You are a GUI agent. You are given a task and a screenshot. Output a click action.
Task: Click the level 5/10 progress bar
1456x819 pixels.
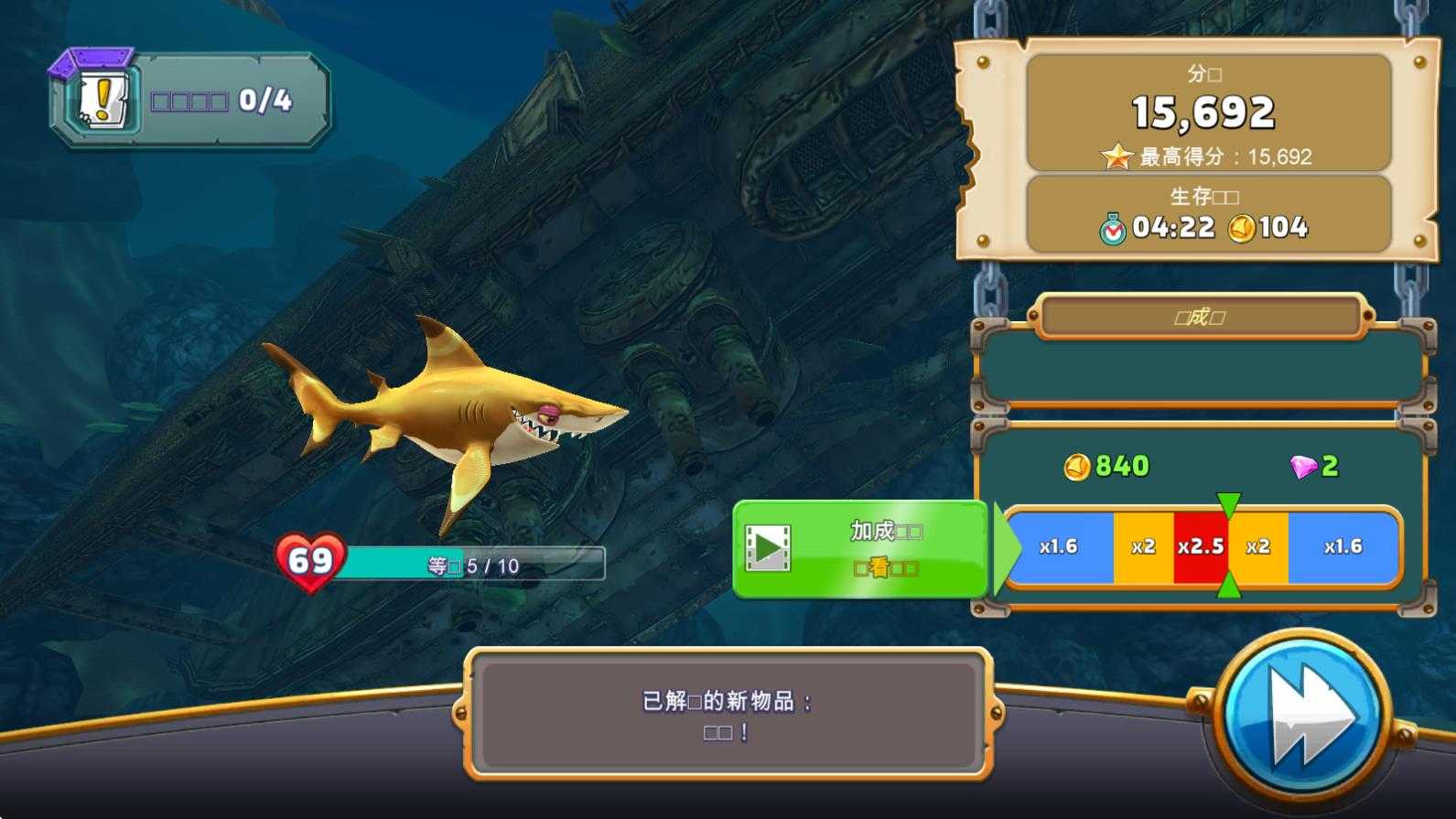point(476,565)
